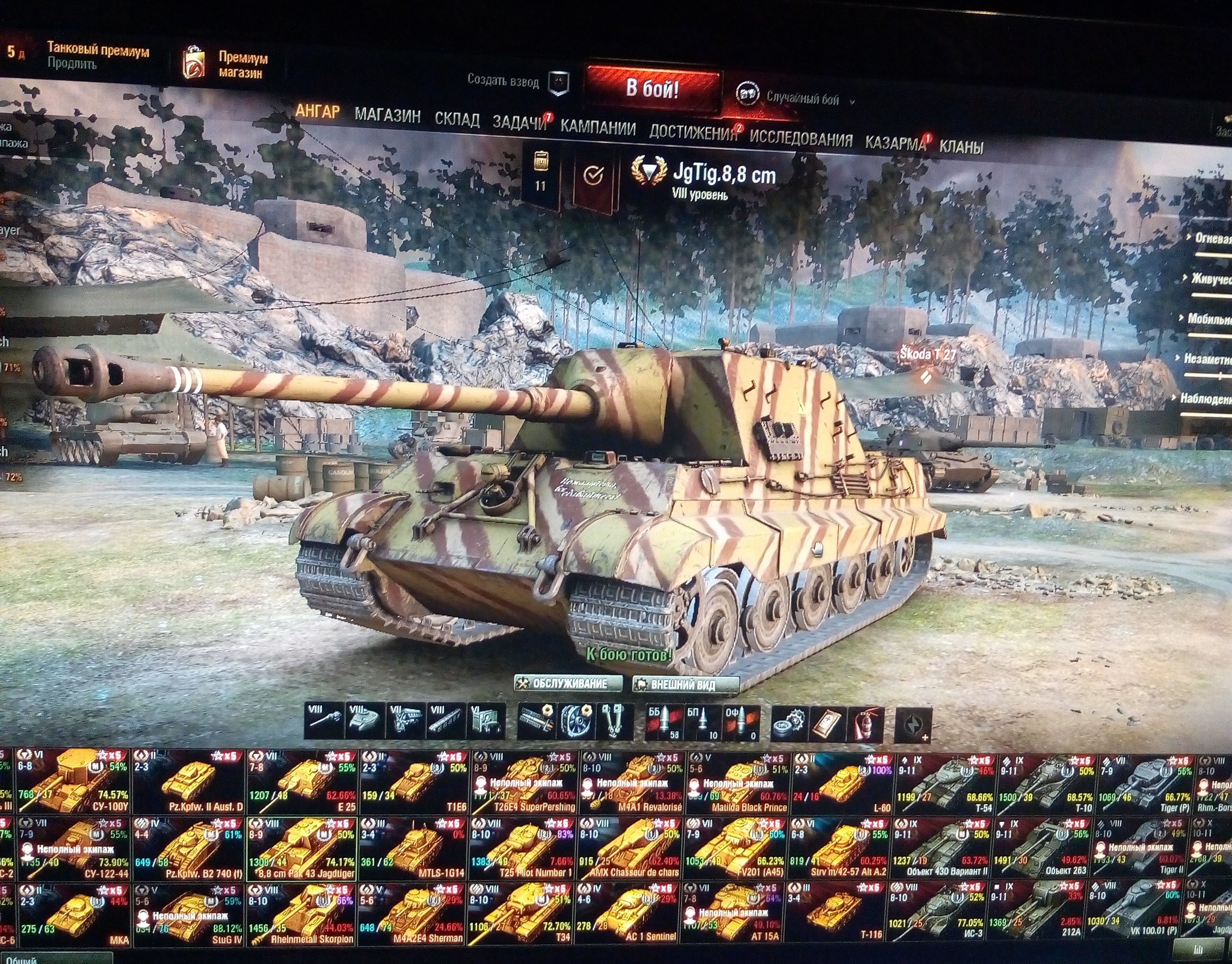
Task: Show the Достижения achievements tab
Action: coord(693,133)
